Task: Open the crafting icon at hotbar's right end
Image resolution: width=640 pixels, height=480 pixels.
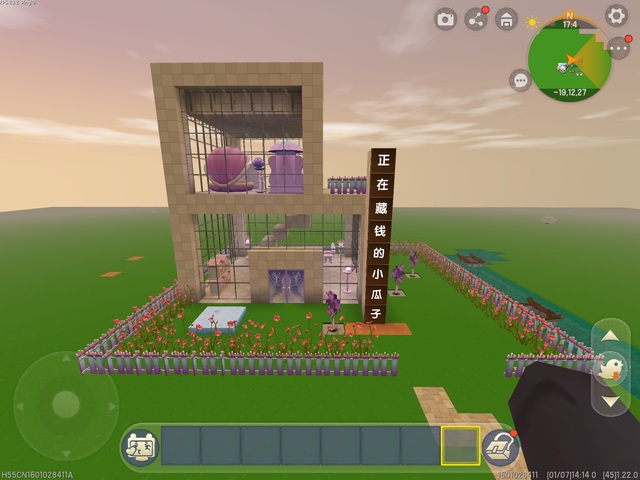Action: [497, 446]
